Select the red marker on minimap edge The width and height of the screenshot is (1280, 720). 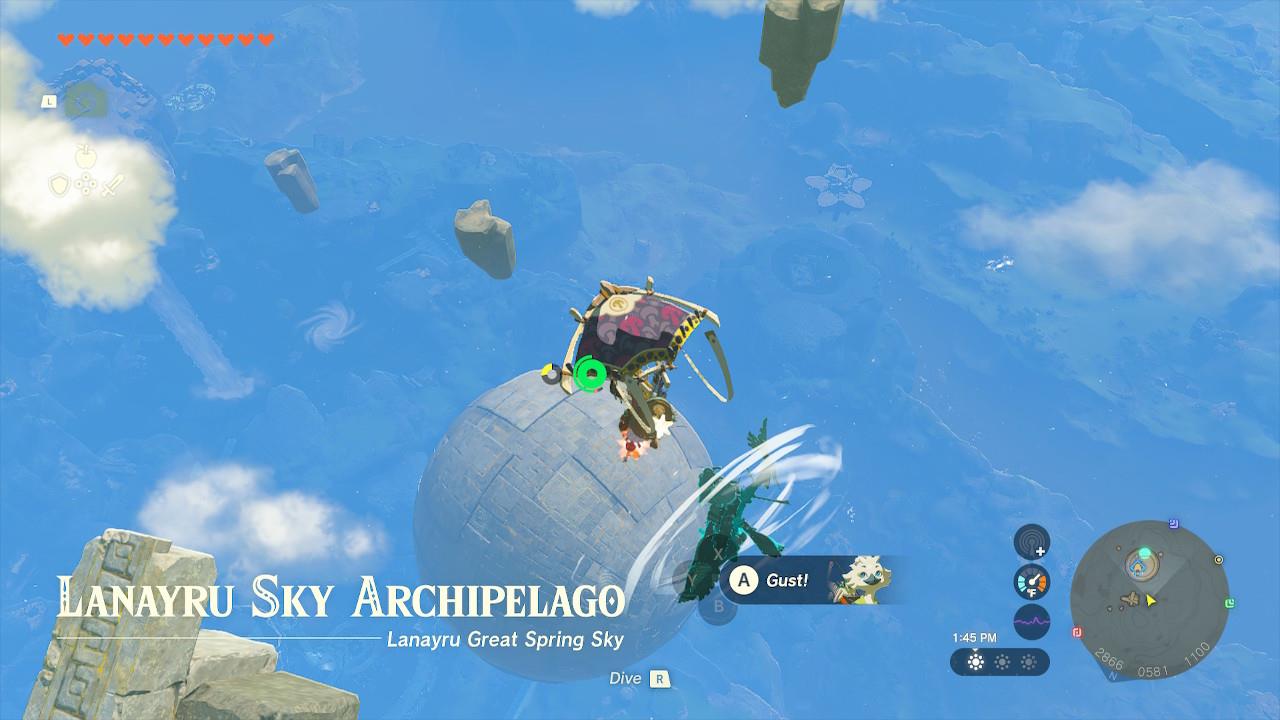[1078, 632]
